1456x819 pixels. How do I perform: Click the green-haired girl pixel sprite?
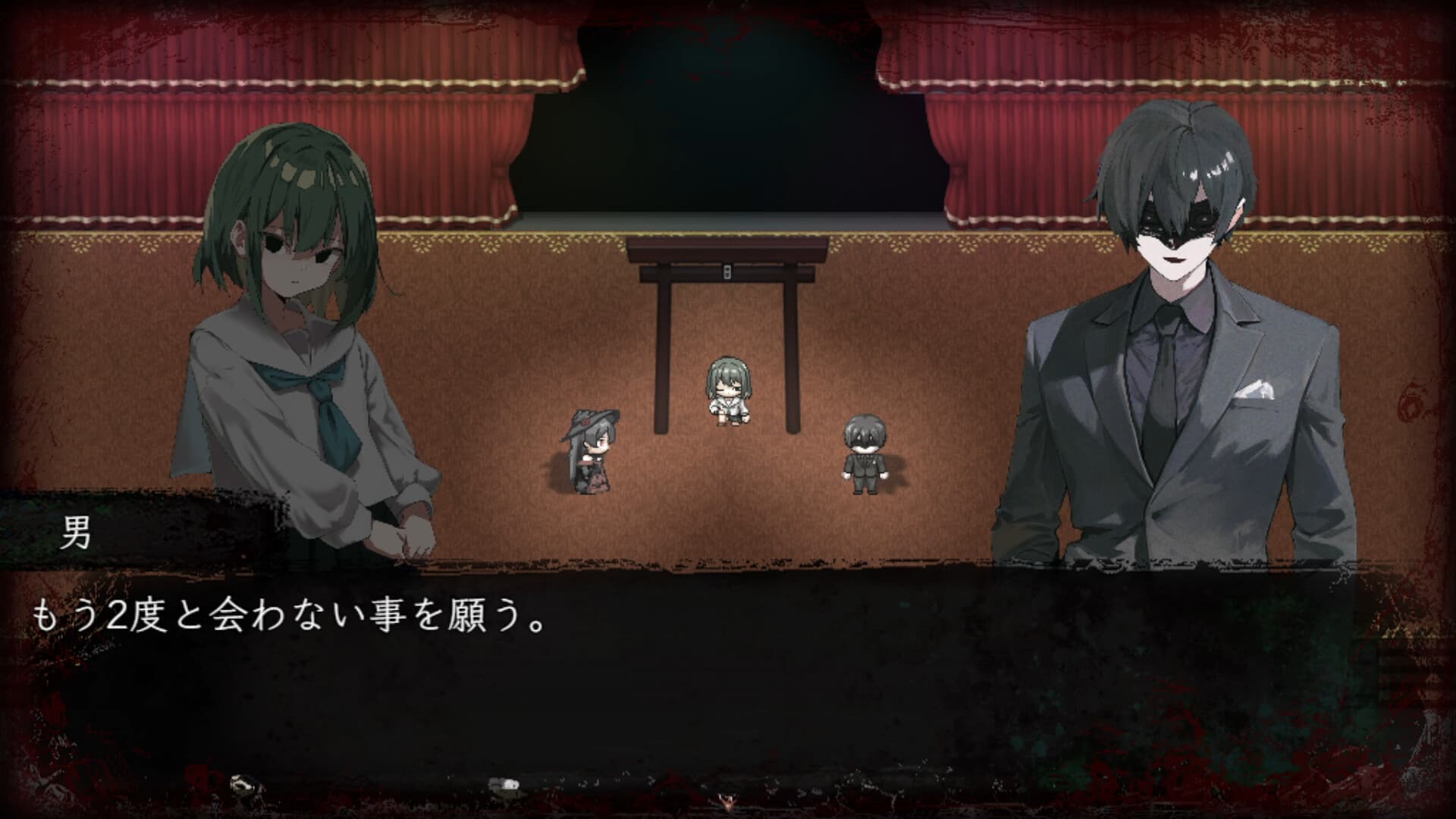coord(726,387)
